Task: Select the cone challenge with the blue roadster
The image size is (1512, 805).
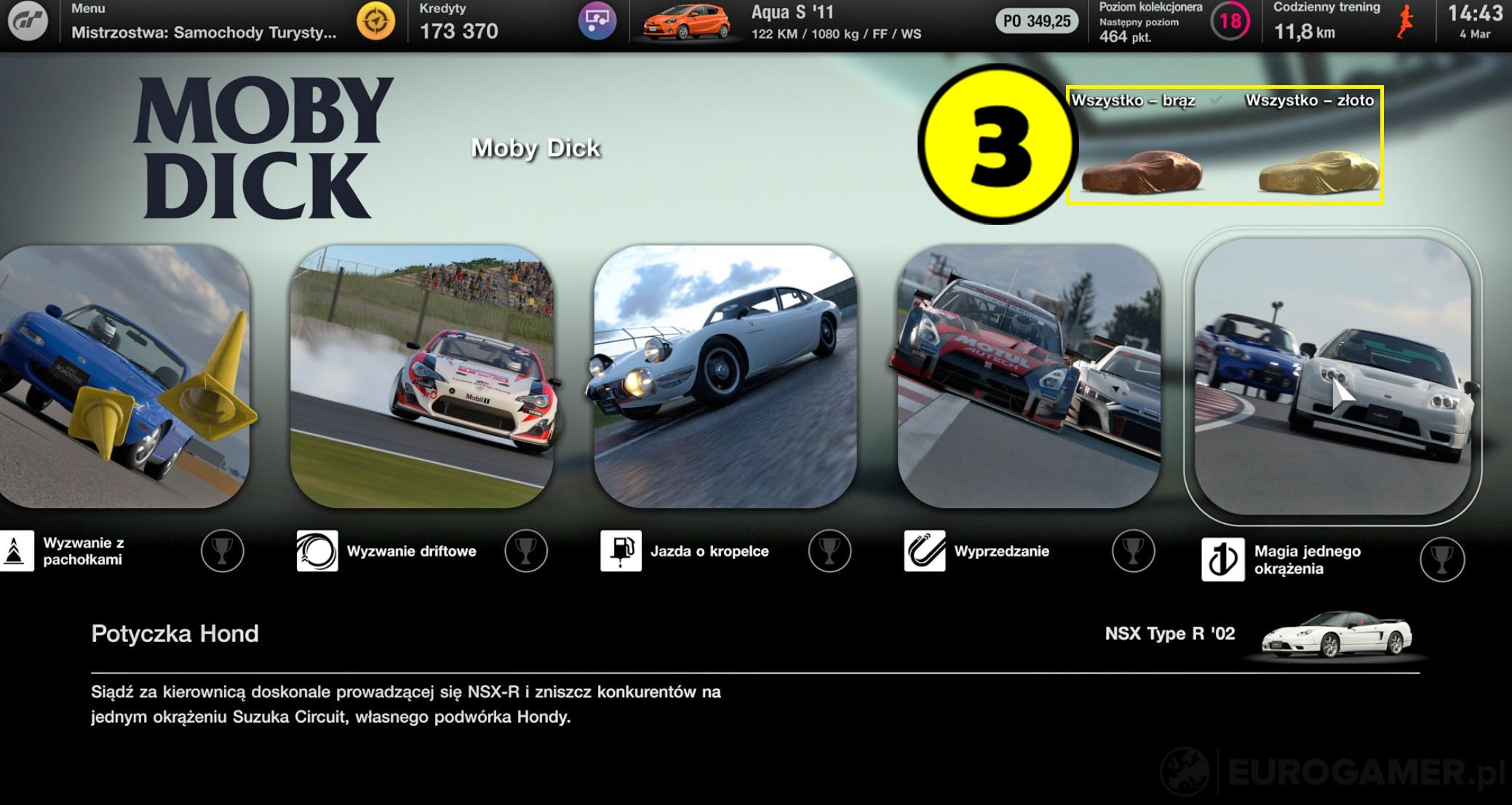Action: 124,376
